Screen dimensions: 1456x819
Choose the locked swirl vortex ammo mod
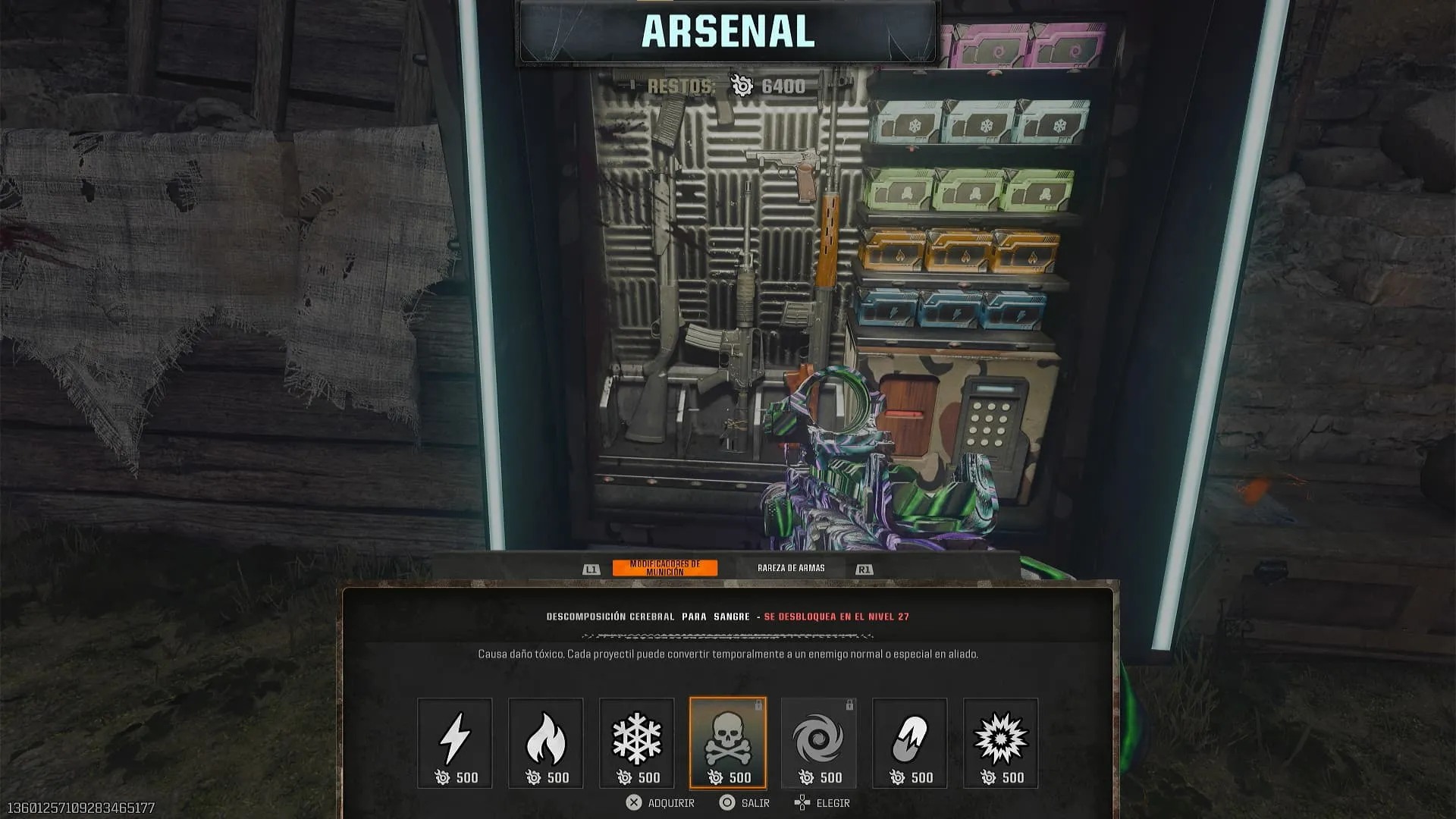(818, 742)
